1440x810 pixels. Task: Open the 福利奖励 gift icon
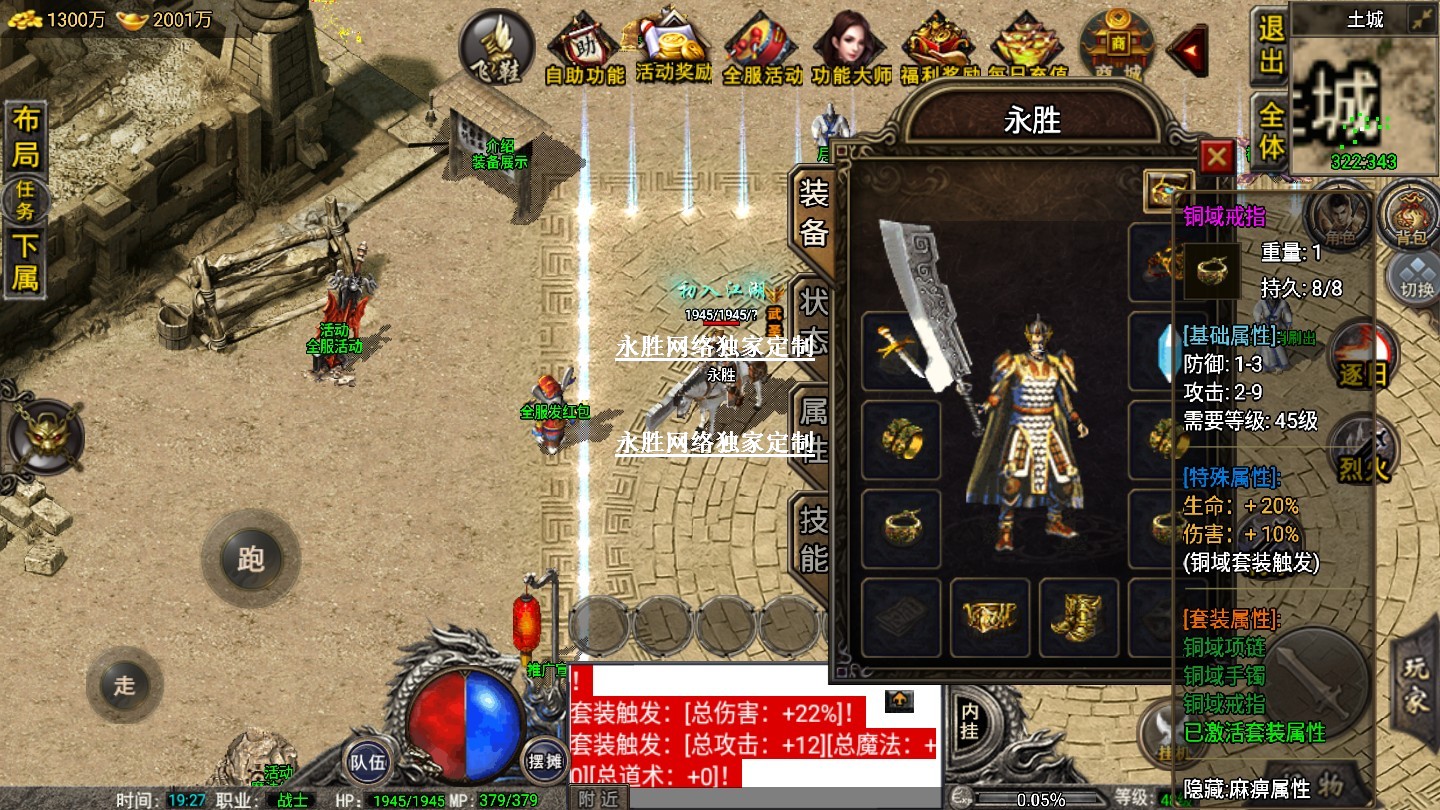click(x=939, y=48)
